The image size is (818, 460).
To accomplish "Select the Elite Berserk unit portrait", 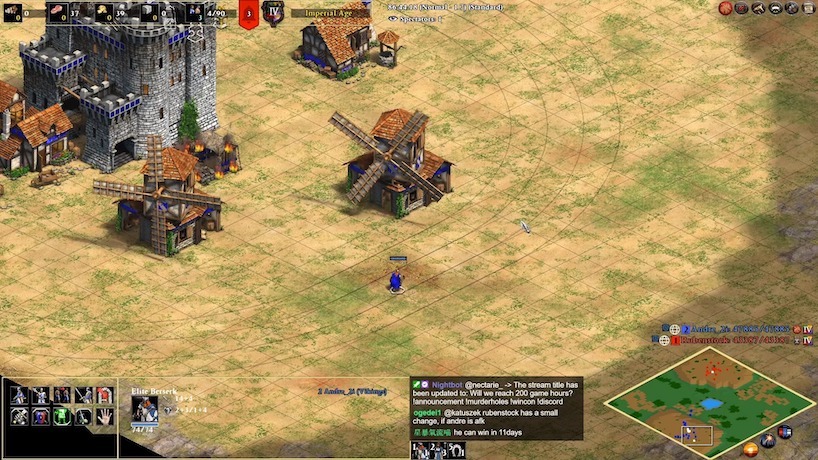I will (144, 410).
